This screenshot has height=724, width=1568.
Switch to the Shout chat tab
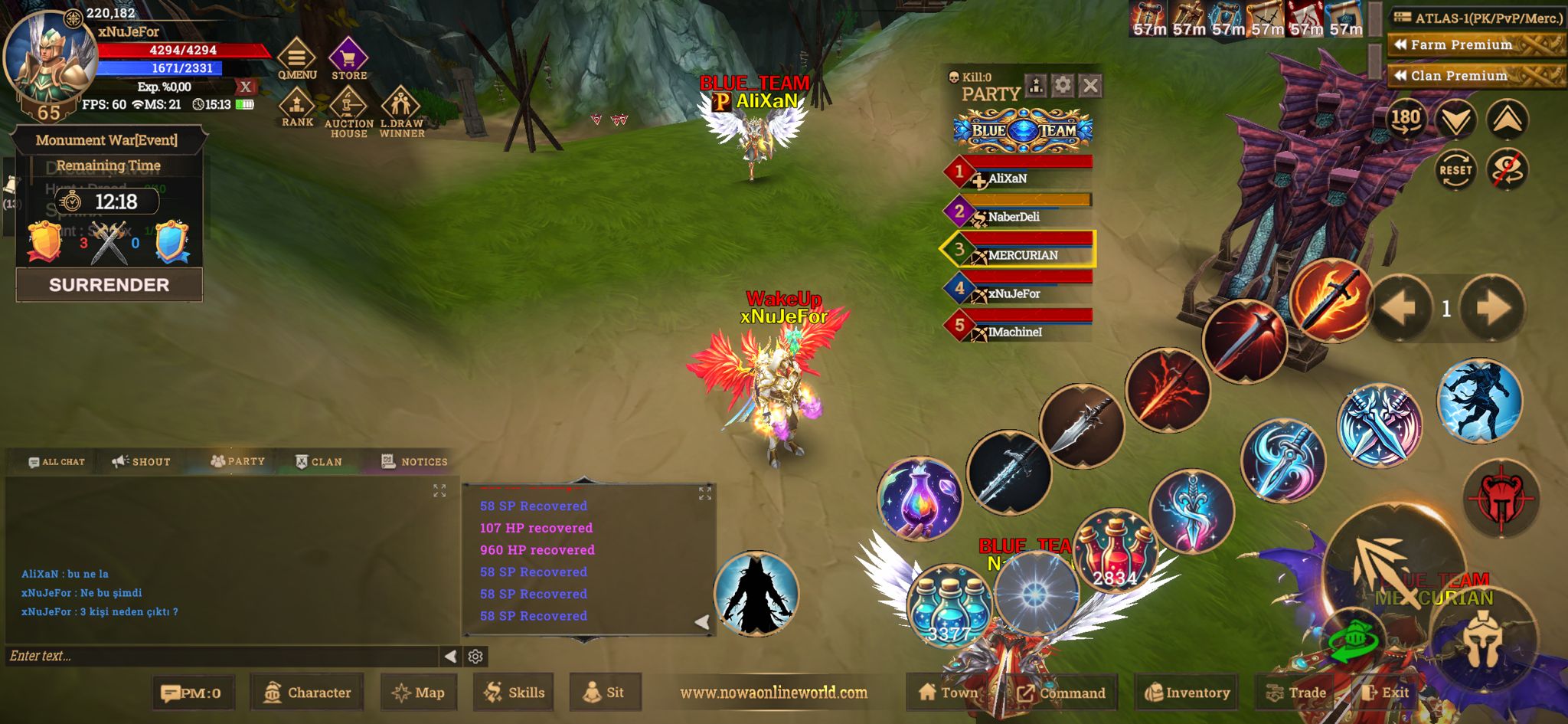142,461
